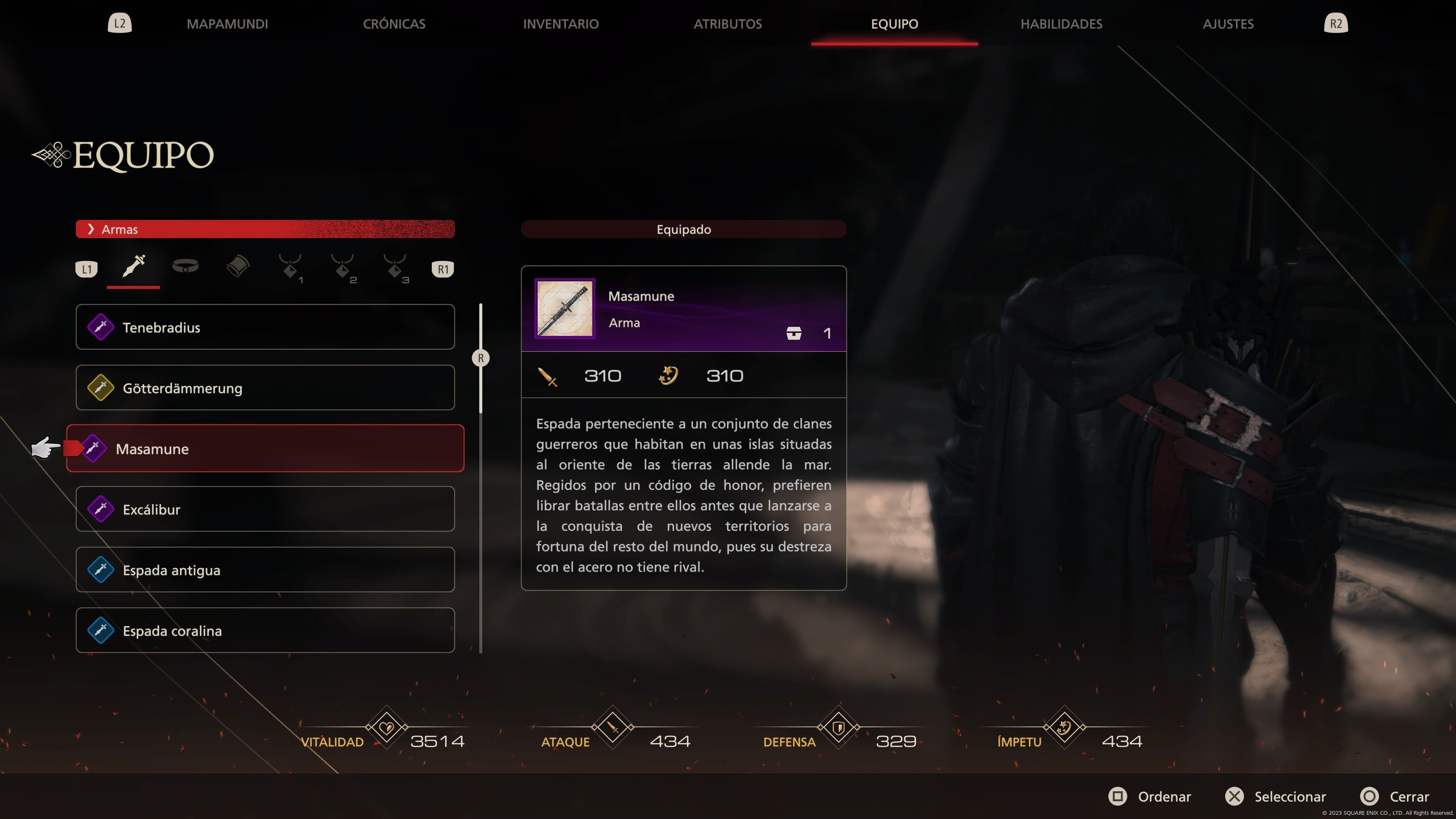This screenshot has height=819, width=1456.
Task: Switch to the Ajustes tab
Action: point(1228,24)
